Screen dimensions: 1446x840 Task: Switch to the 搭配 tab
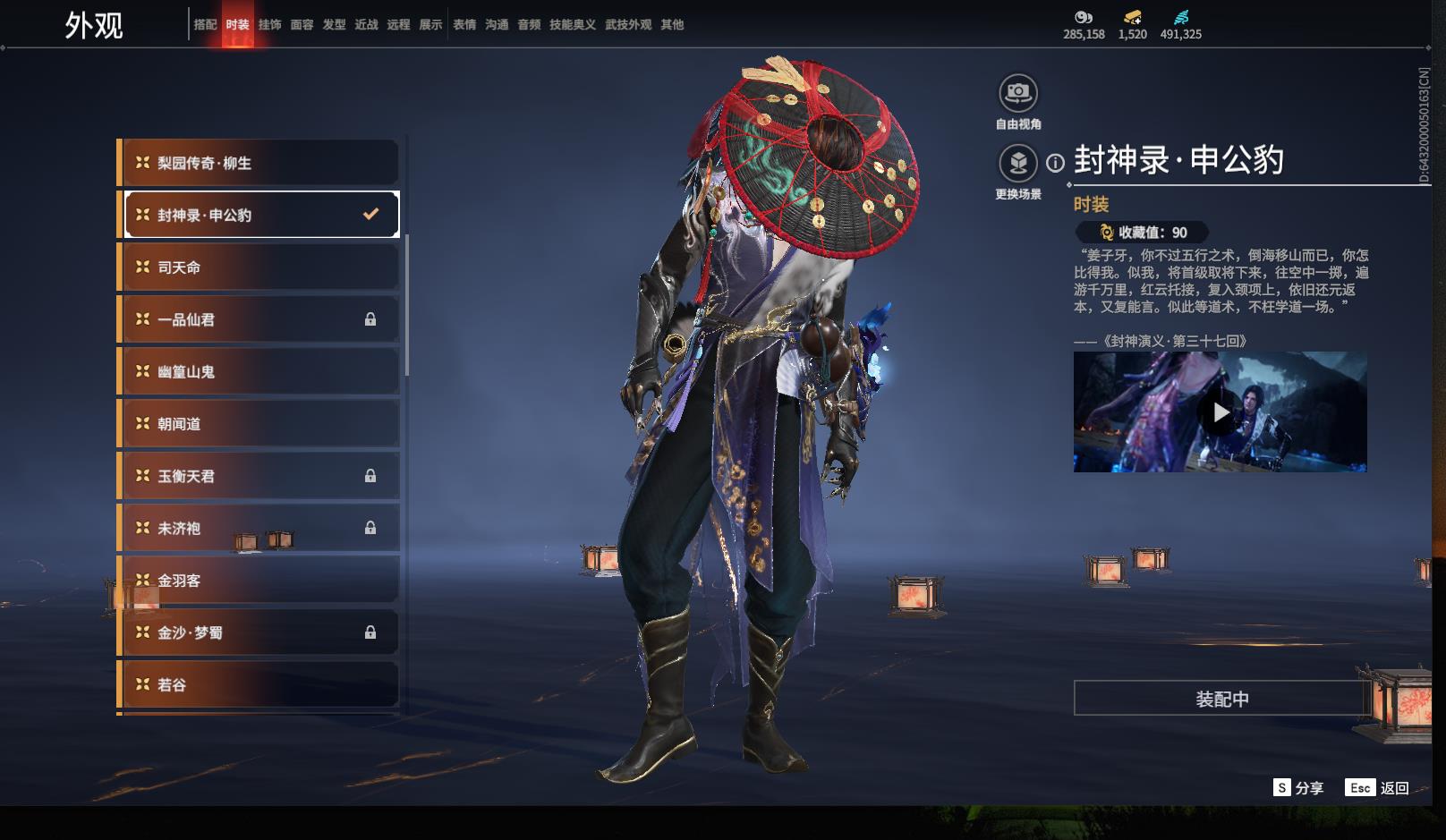point(205,25)
